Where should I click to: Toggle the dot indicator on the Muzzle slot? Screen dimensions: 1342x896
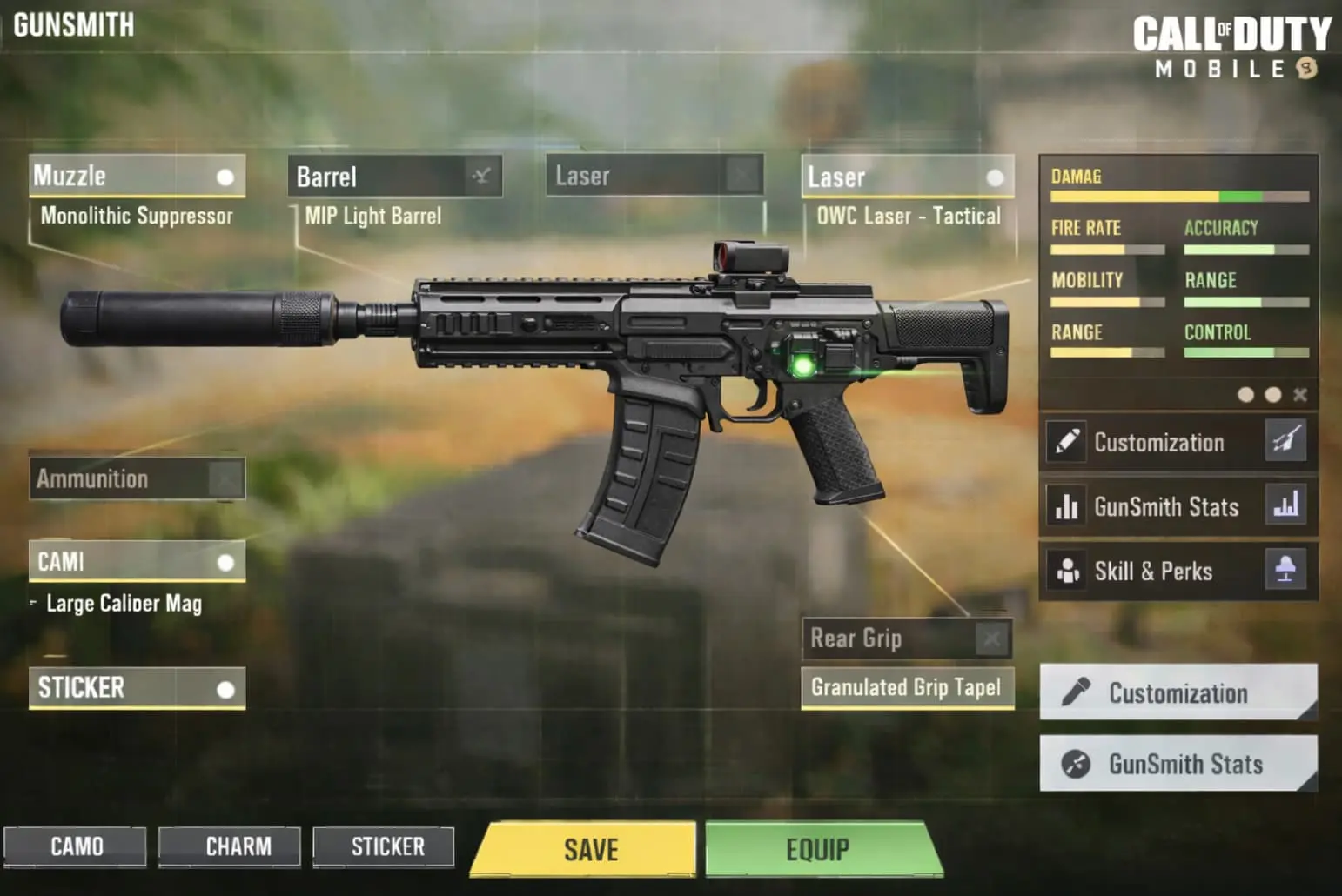[227, 177]
